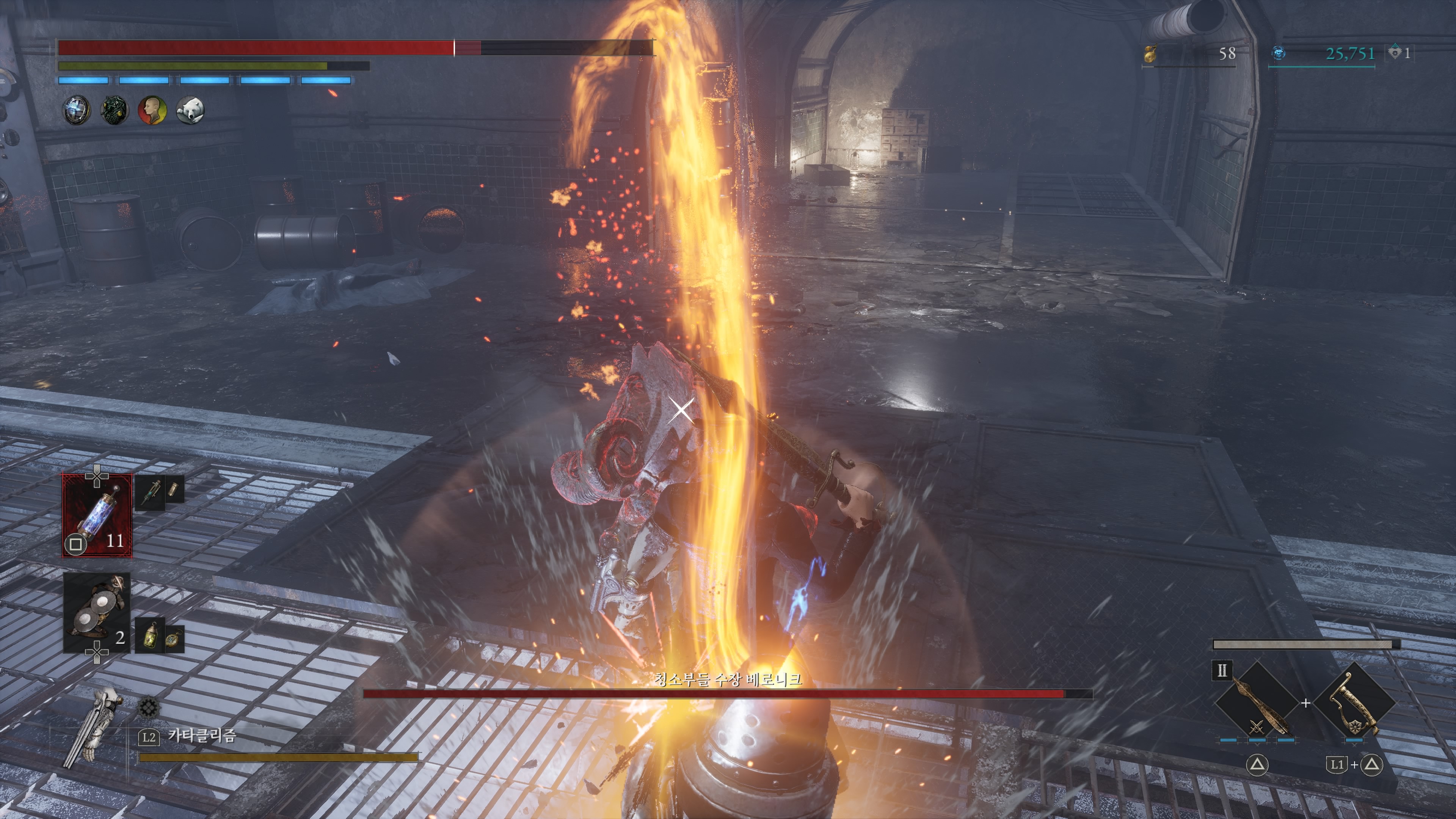The height and width of the screenshot is (819, 1456).
Task: Select the Pulse Cell belt slot
Action: [97, 515]
